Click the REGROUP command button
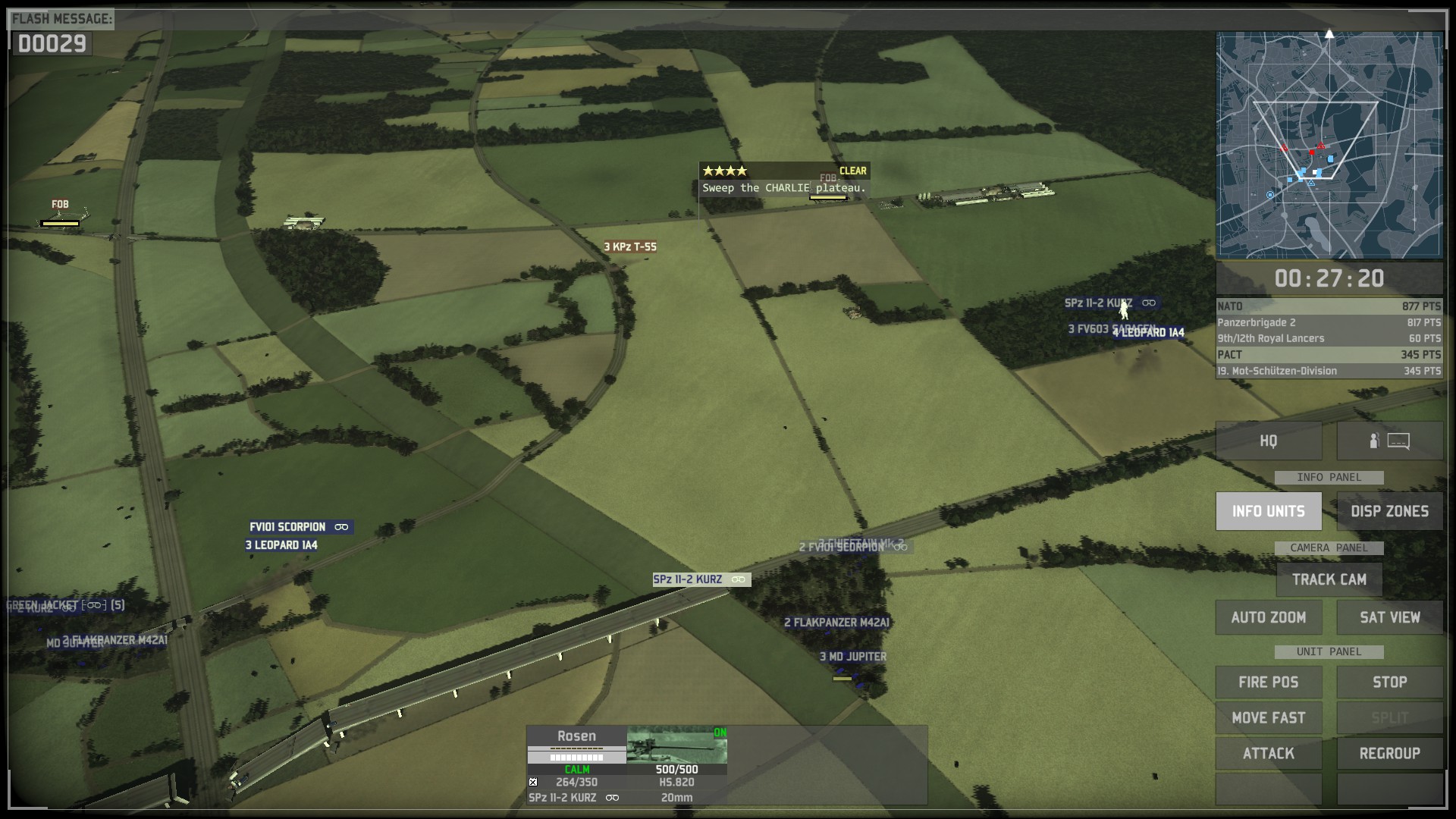The width and height of the screenshot is (1456, 819). pyautogui.click(x=1389, y=753)
